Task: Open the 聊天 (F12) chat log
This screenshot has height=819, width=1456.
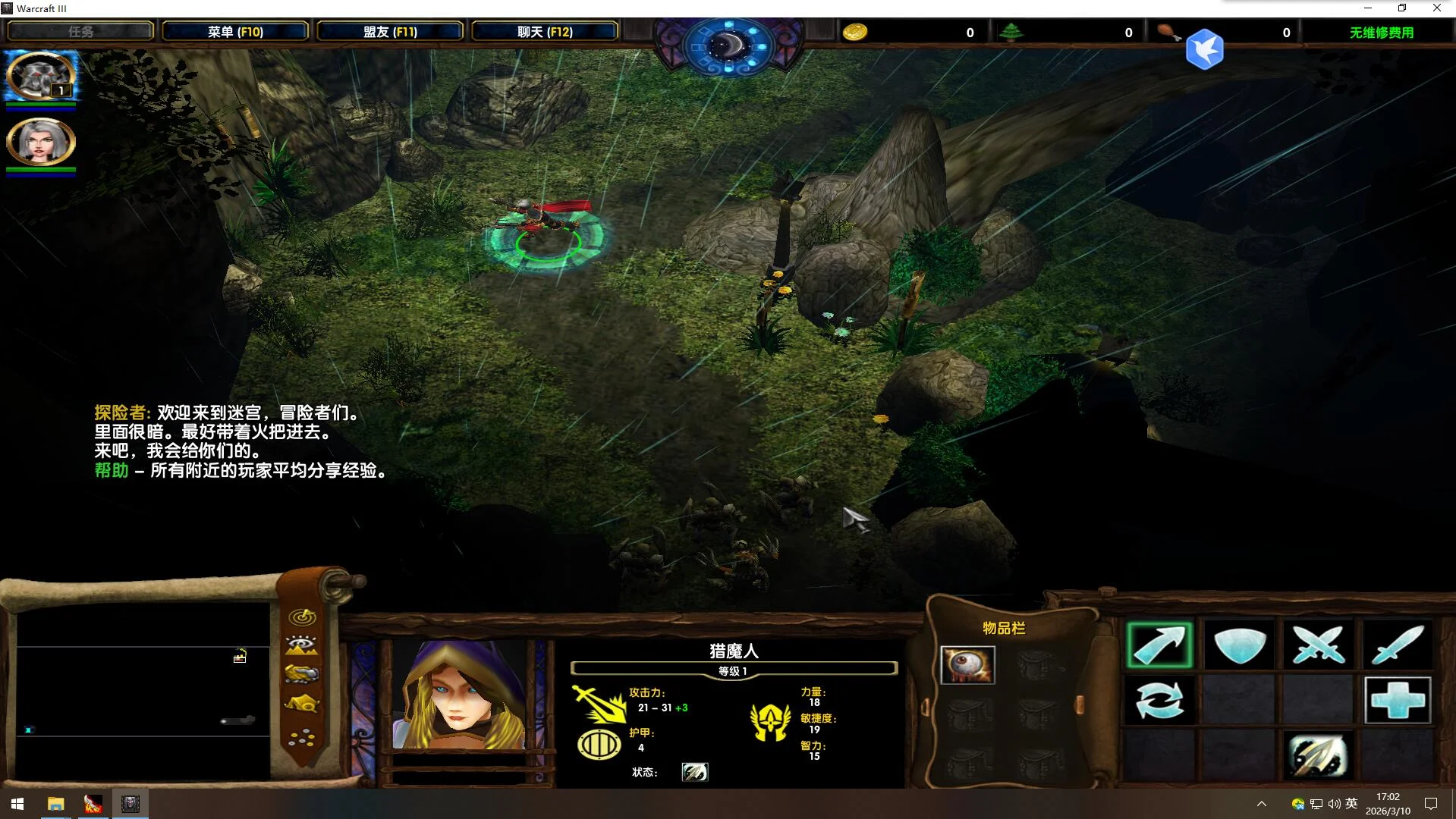Action: (x=545, y=32)
